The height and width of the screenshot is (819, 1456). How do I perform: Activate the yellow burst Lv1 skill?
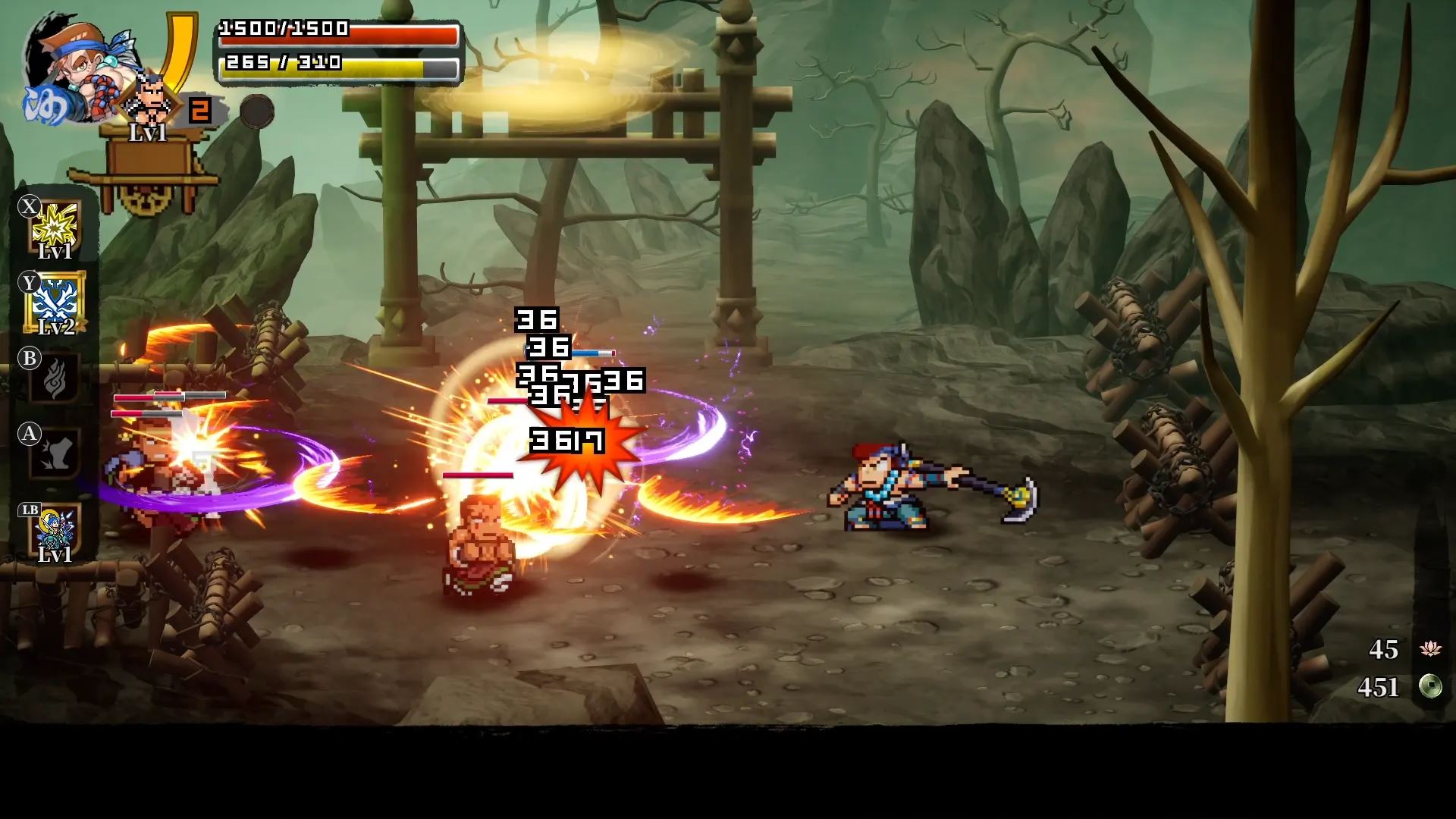click(56, 227)
